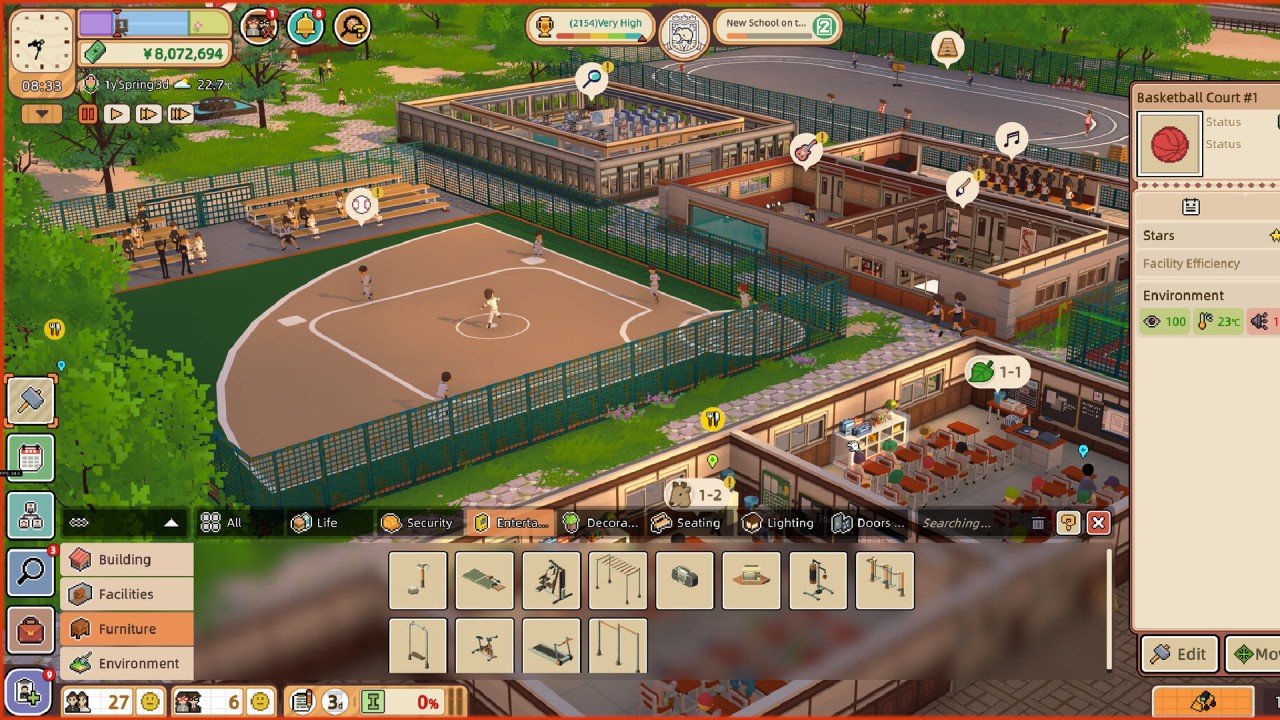This screenshot has width=1280, height=720.
Task: Select the Life furniture tab
Action: [x=315, y=523]
